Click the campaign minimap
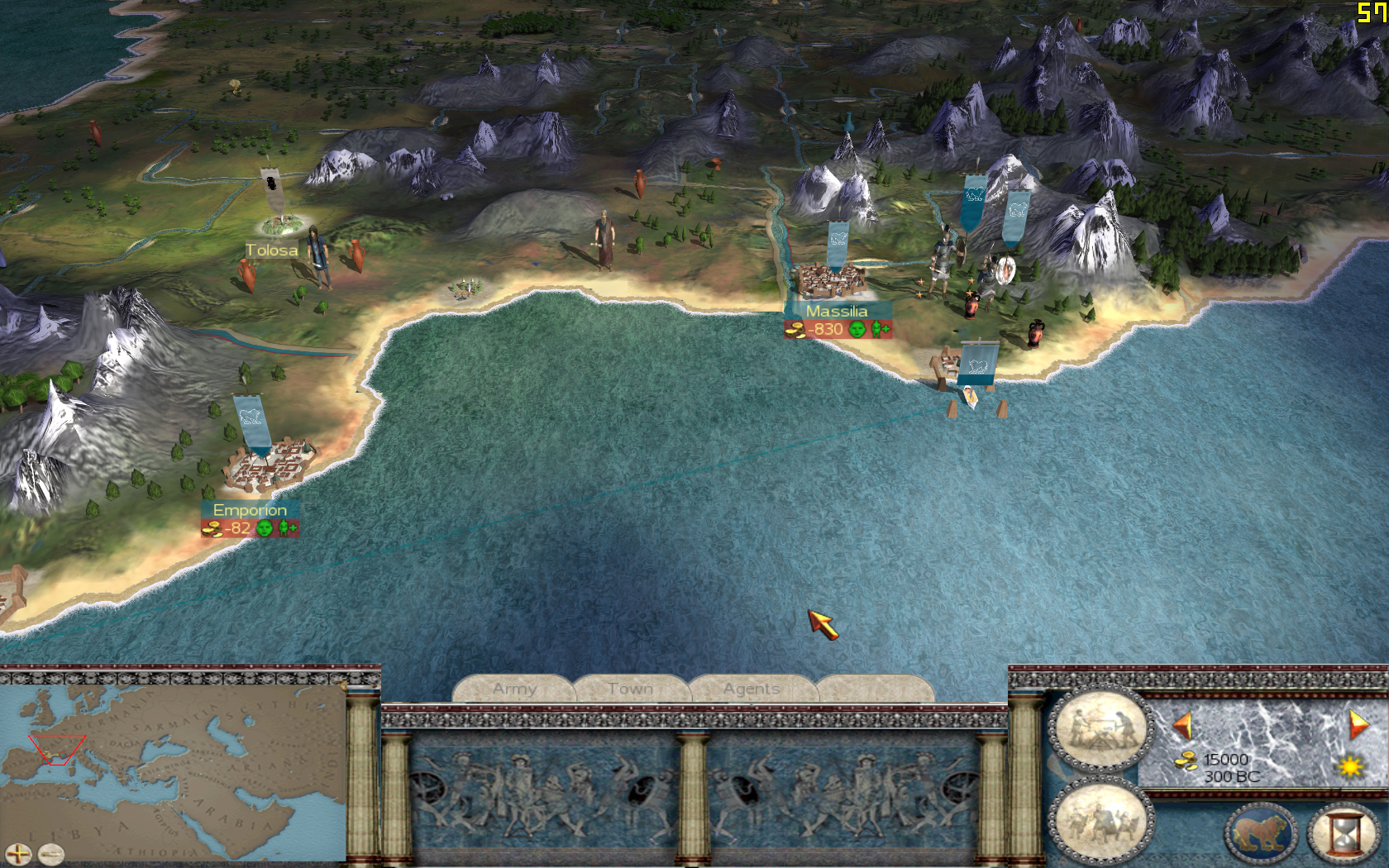The height and width of the screenshot is (868, 1389). coord(174,769)
